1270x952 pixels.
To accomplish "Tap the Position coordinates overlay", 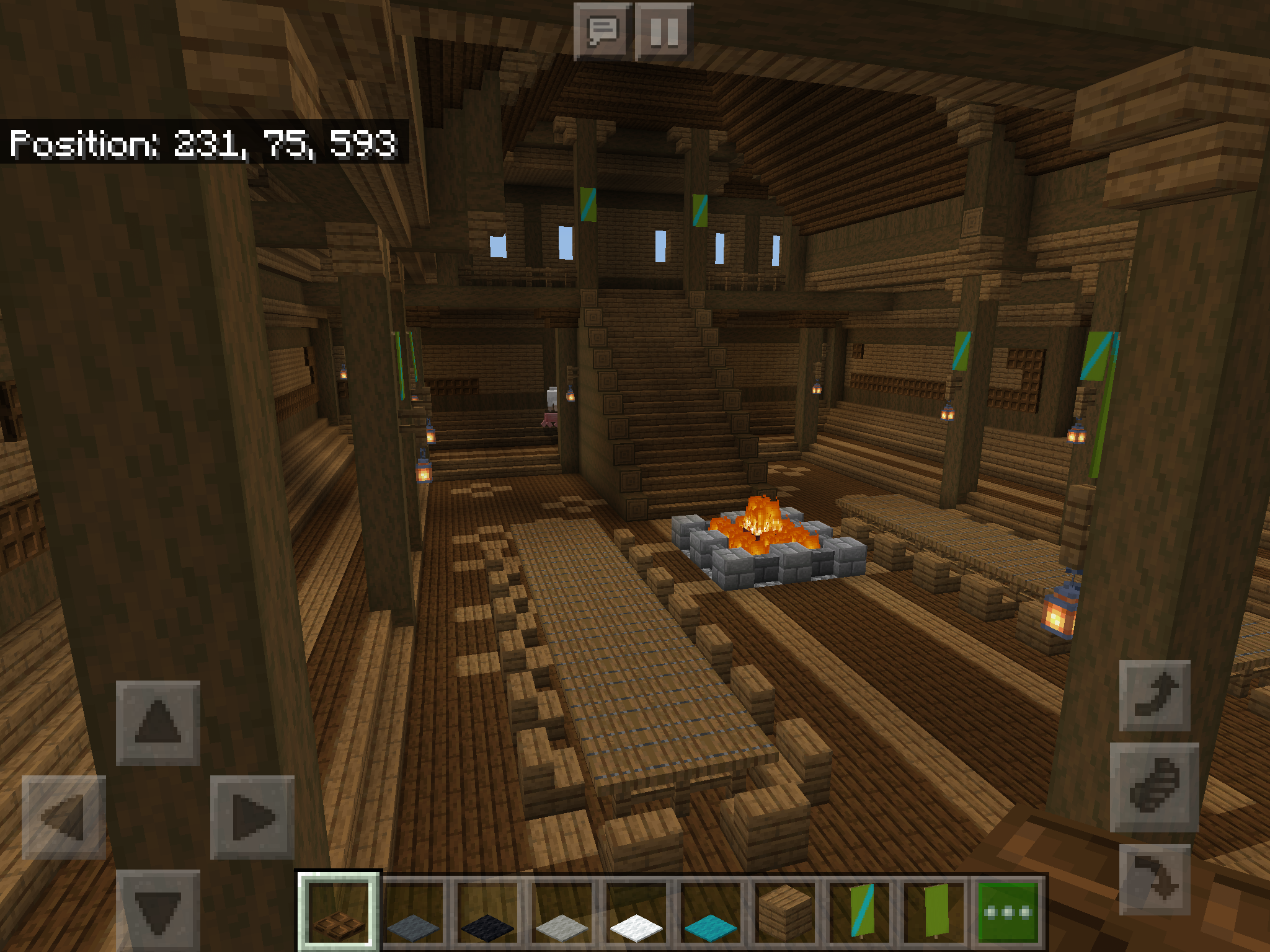I will tap(205, 144).
